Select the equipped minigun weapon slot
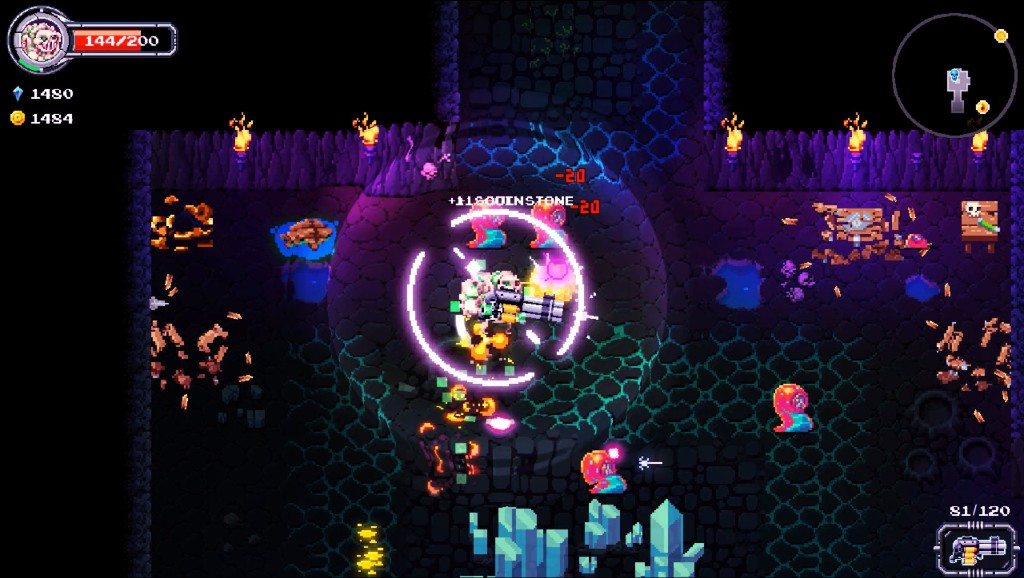Screen dimensions: 1024x578 (x=969, y=549)
